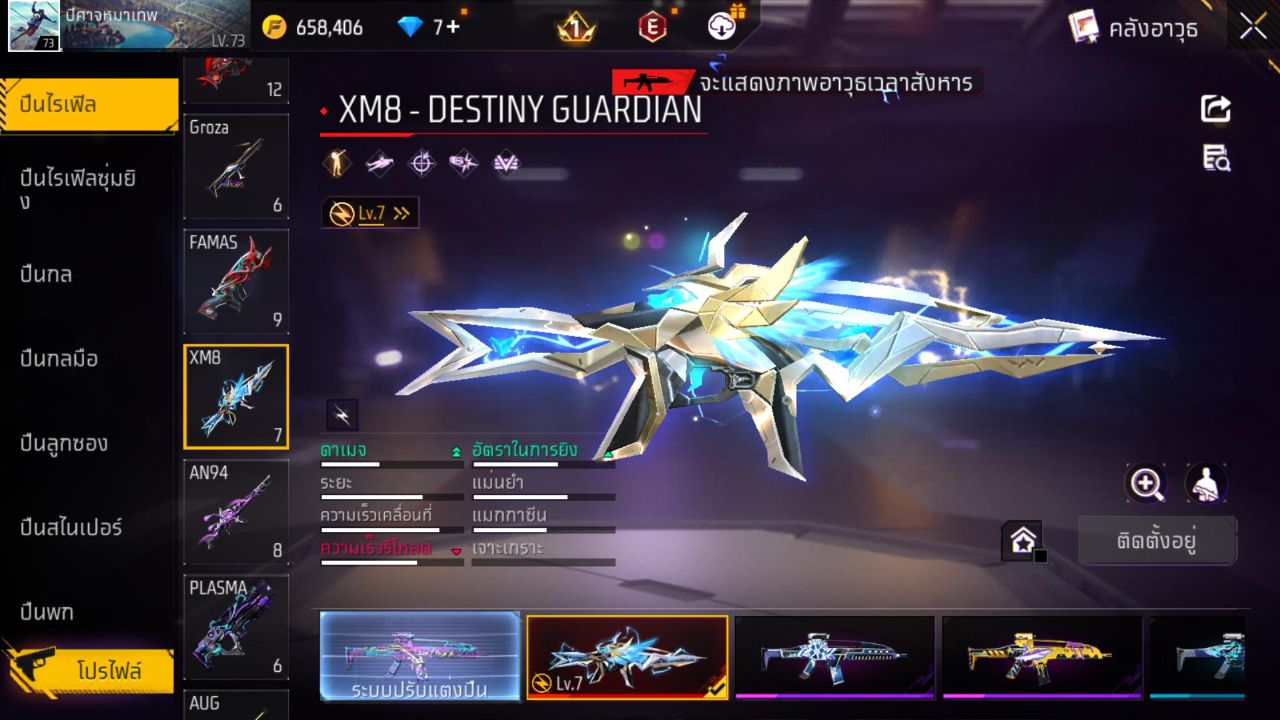Tap the Lv.7 upgrade badge below the weapon name
This screenshot has height=720, width=1280.
coord(370,213)
